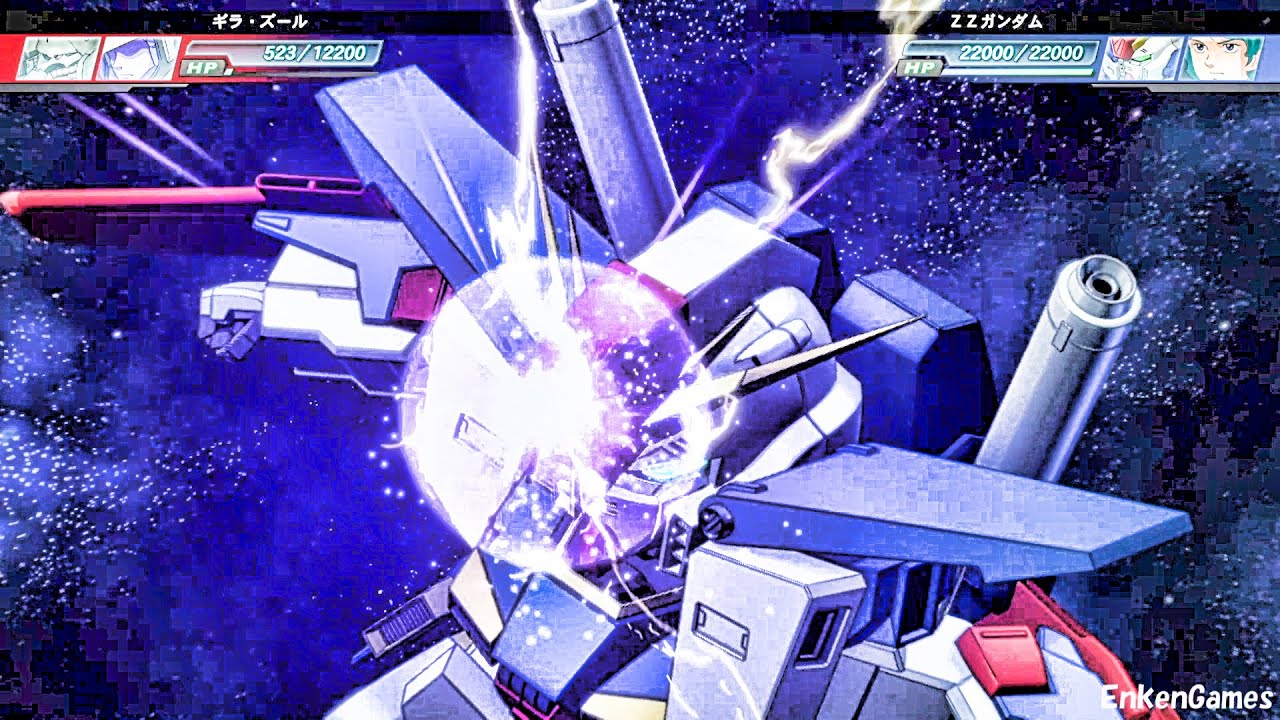Click the 22000/22000 HP readout

click(x=1022, y=53)
